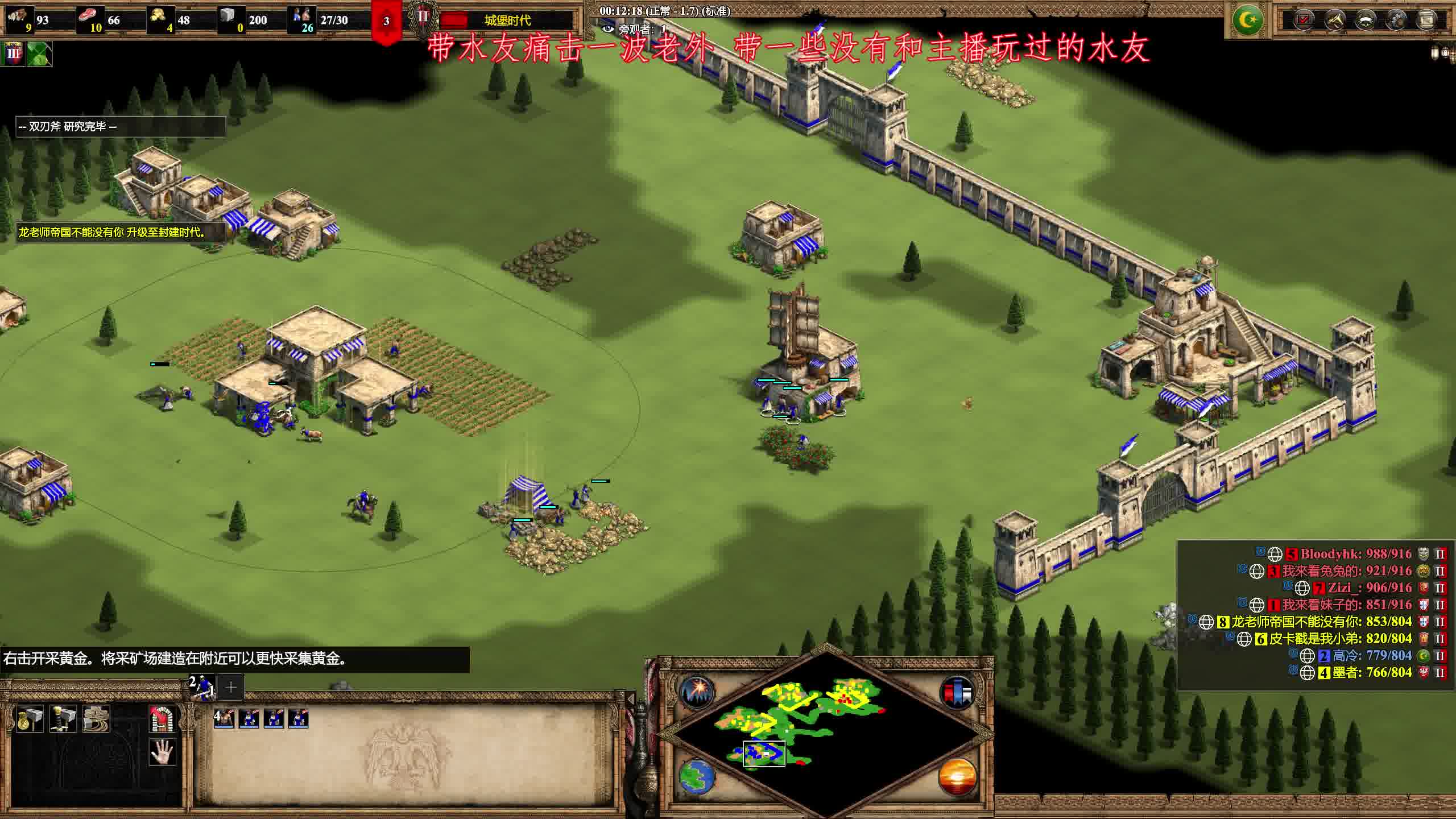The image size is (1456, 819).
Task: Click the sunset button beside the minimap
Action: tap(957, 776)
